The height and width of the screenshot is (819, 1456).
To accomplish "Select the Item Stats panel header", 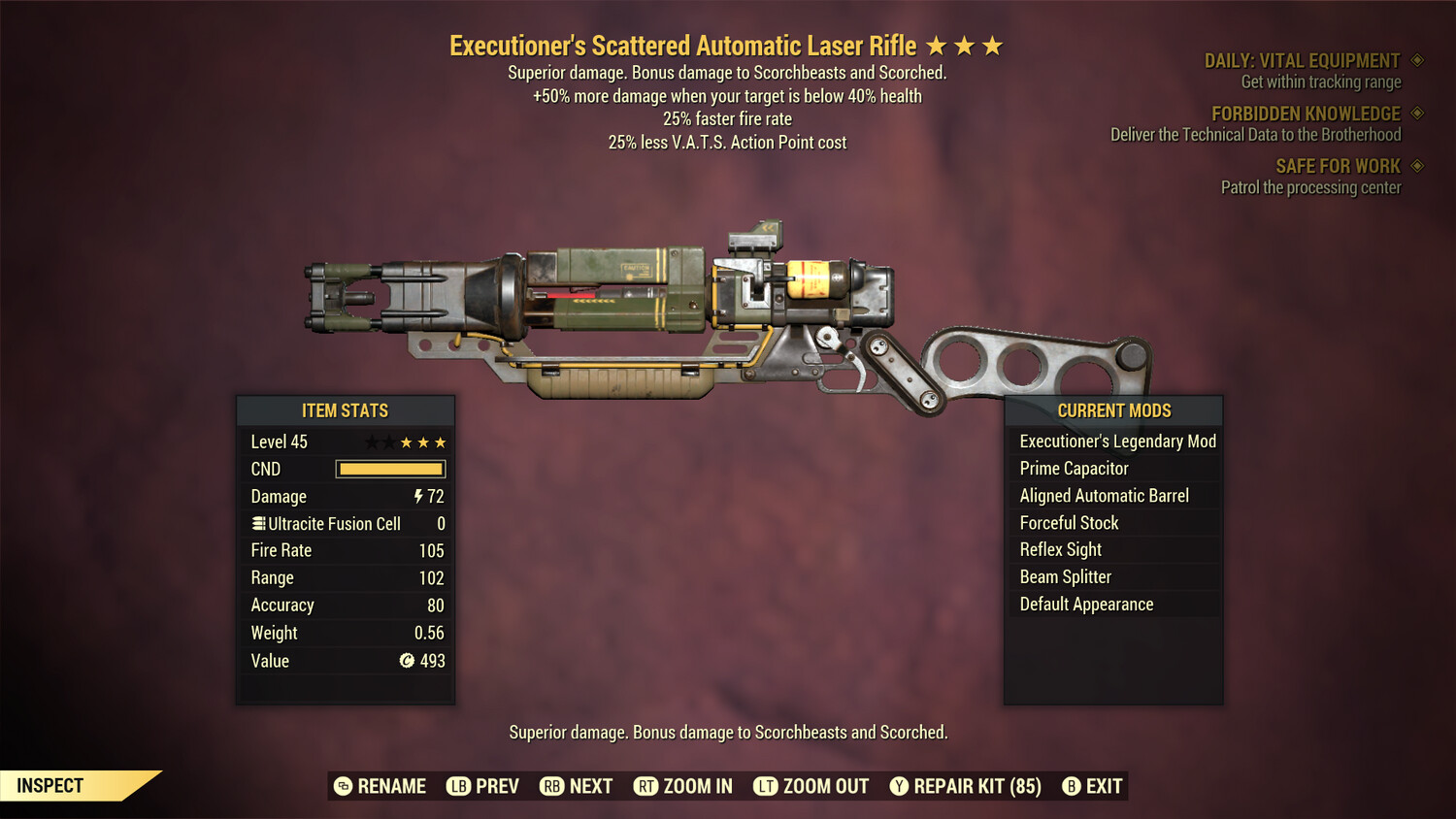I will point(345,410).
